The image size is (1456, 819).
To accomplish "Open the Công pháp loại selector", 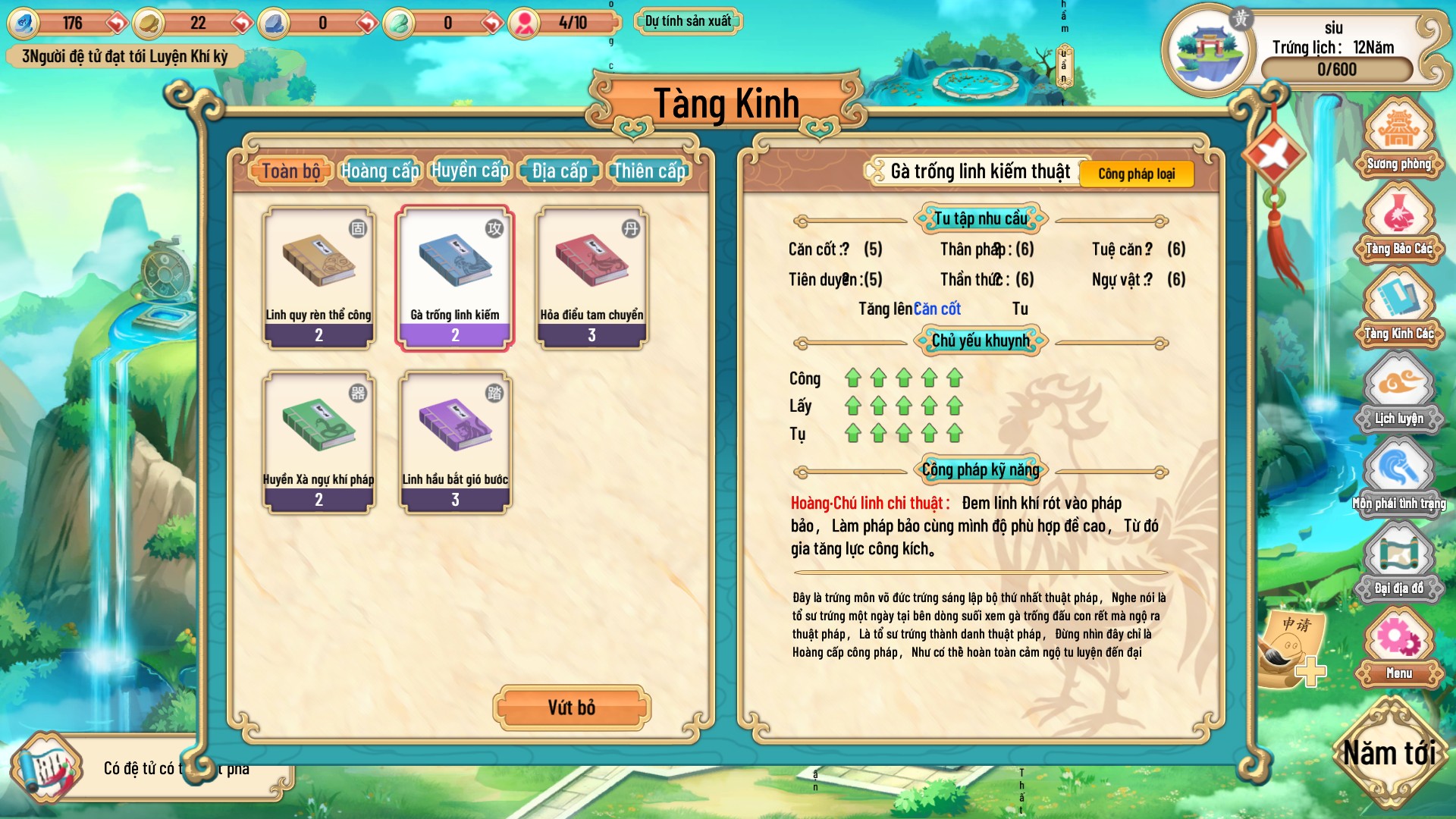I will [x=1137, y=174].
